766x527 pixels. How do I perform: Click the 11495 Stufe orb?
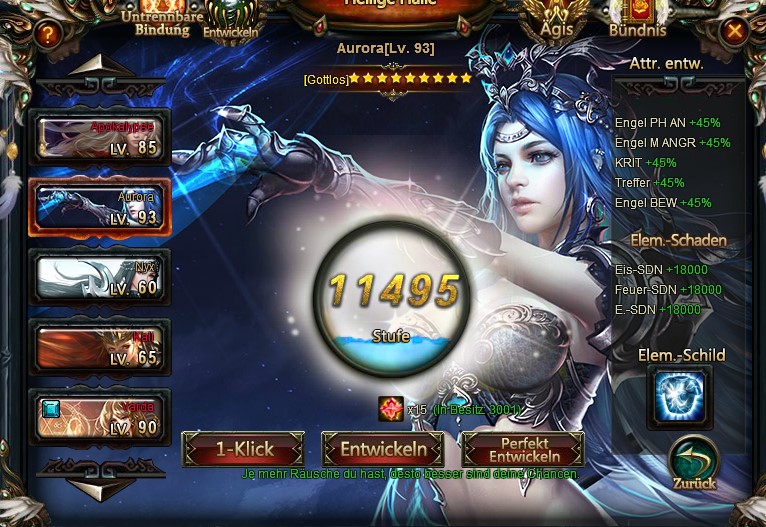tap(393, 296)
